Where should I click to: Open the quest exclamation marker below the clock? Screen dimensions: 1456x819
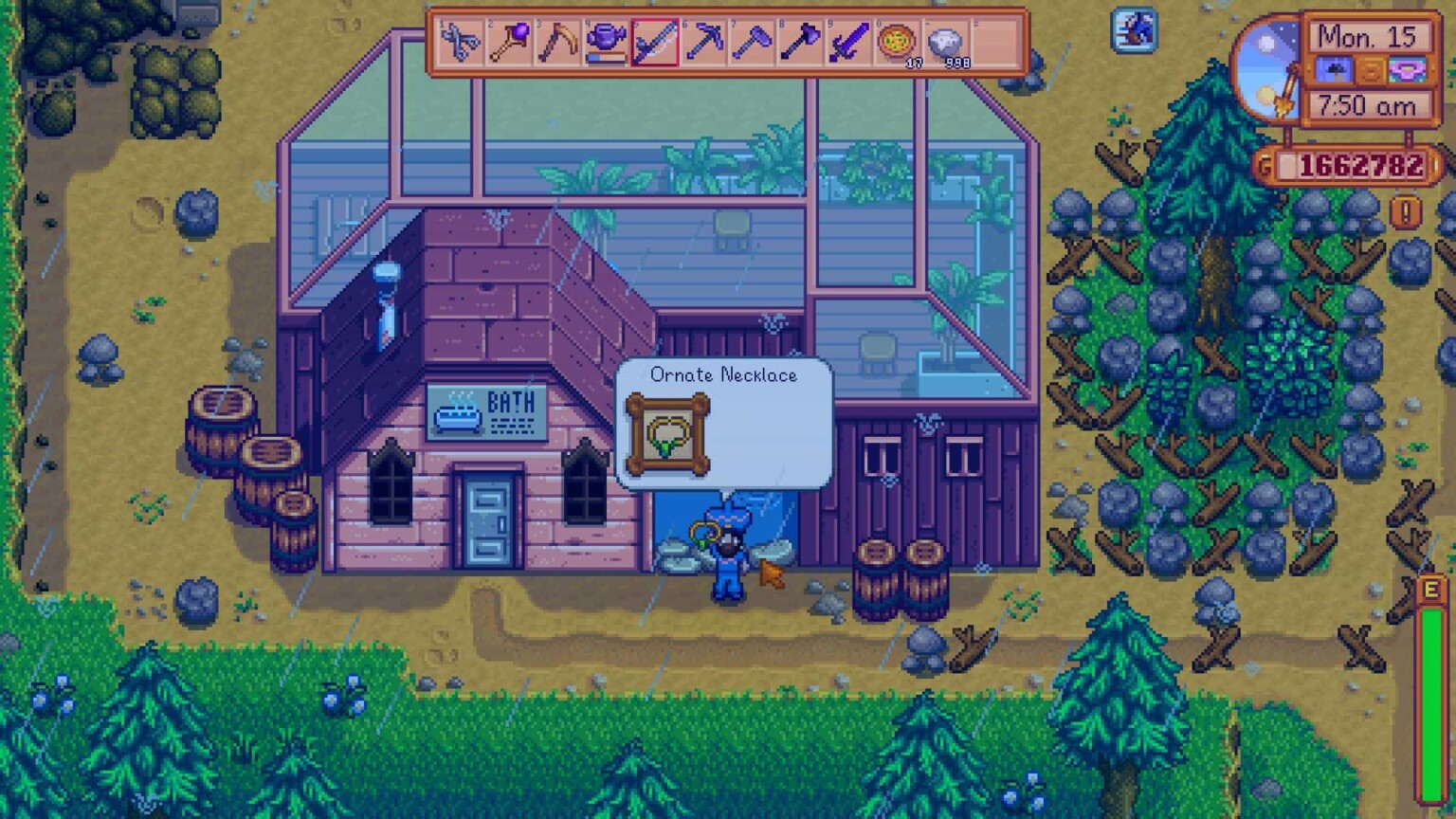coord(1406,209)
